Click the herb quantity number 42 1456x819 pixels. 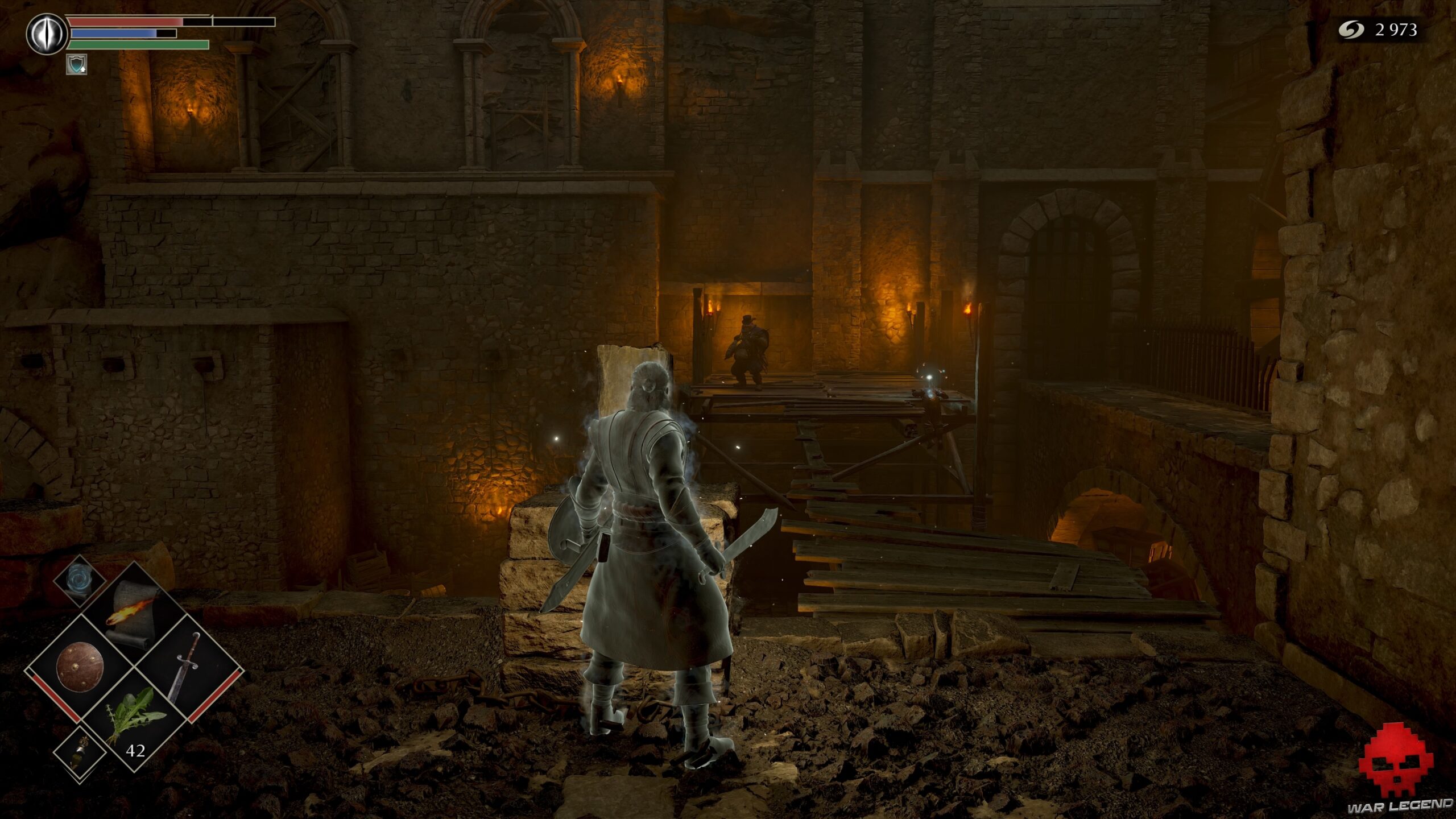pyautogui.click(x=135, y=751)
